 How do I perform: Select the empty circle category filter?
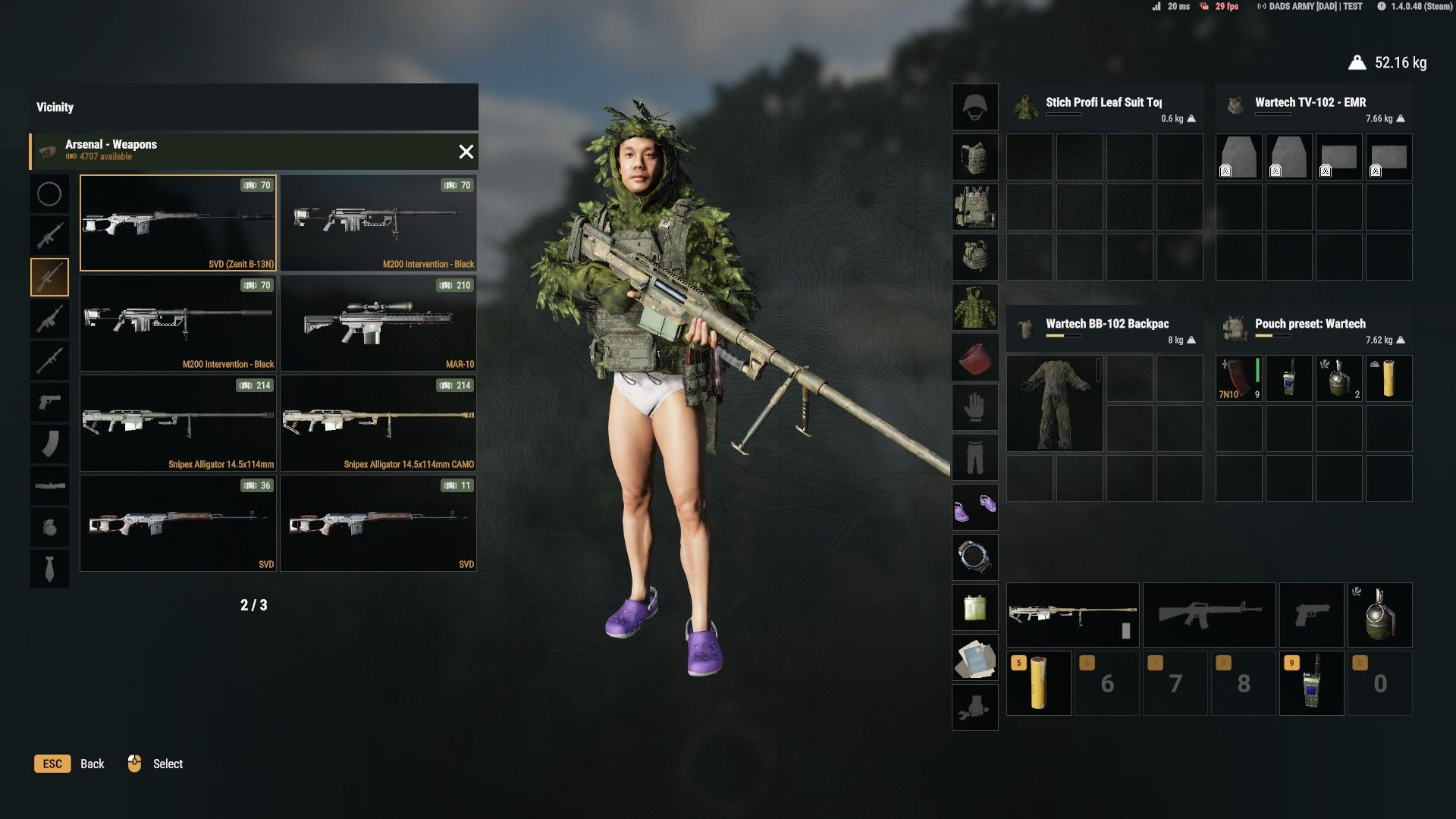click(49, 194)
